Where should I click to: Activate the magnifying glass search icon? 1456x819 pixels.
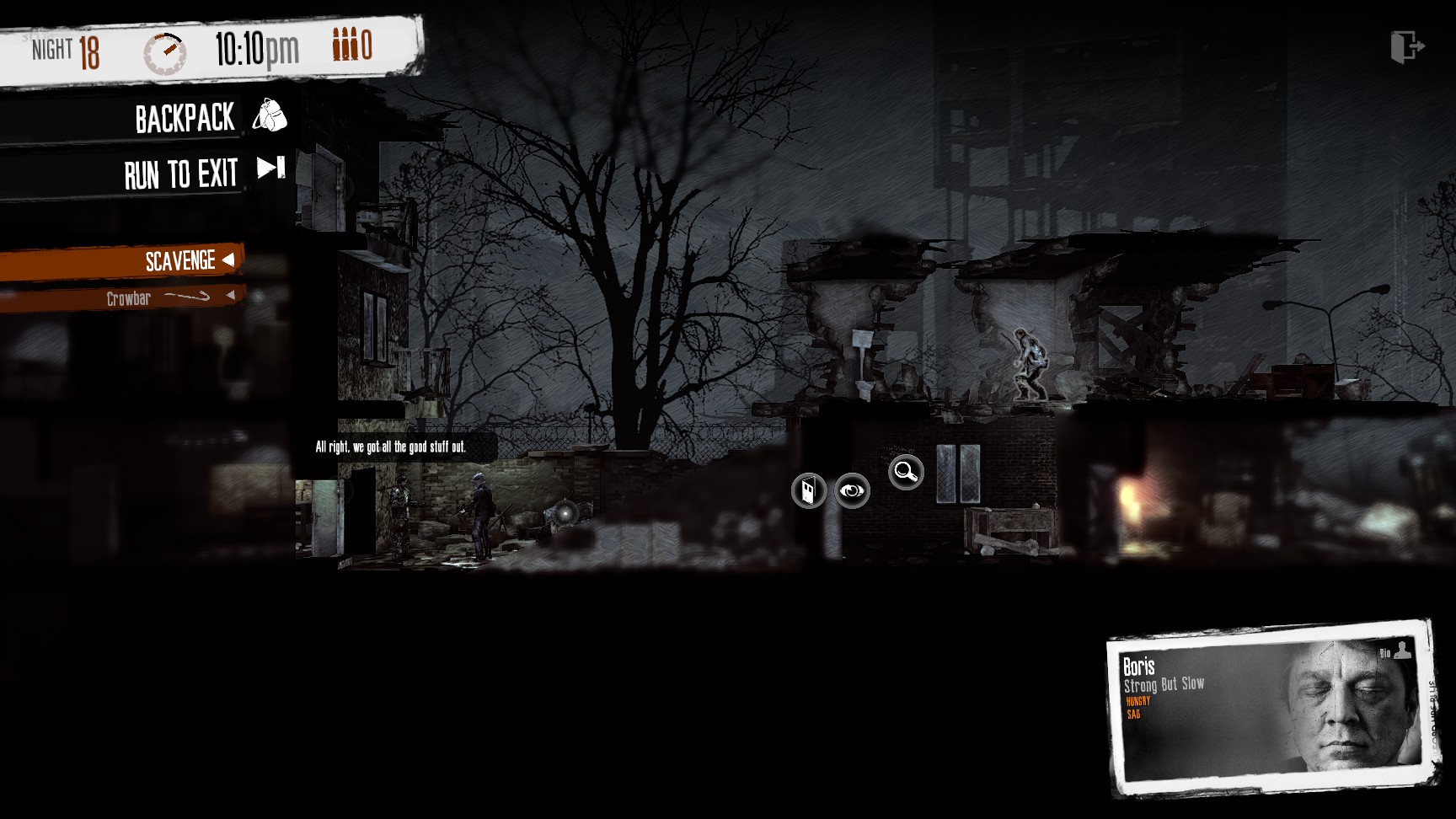coord(906,472)
